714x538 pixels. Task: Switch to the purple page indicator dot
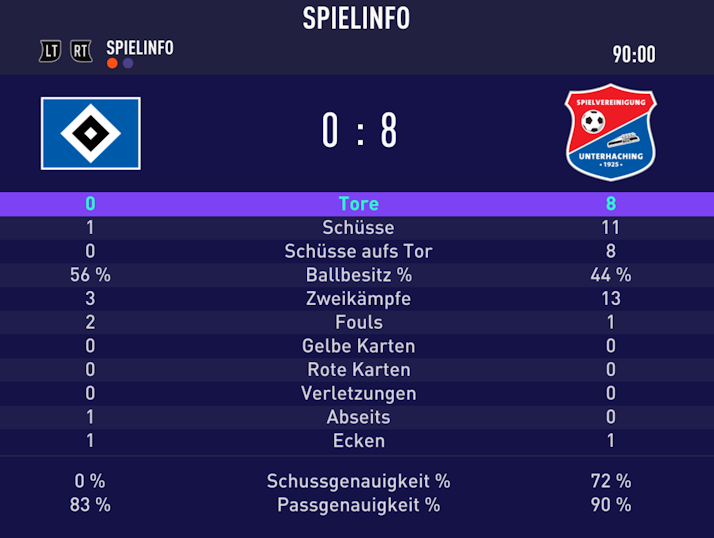point(128,64)
